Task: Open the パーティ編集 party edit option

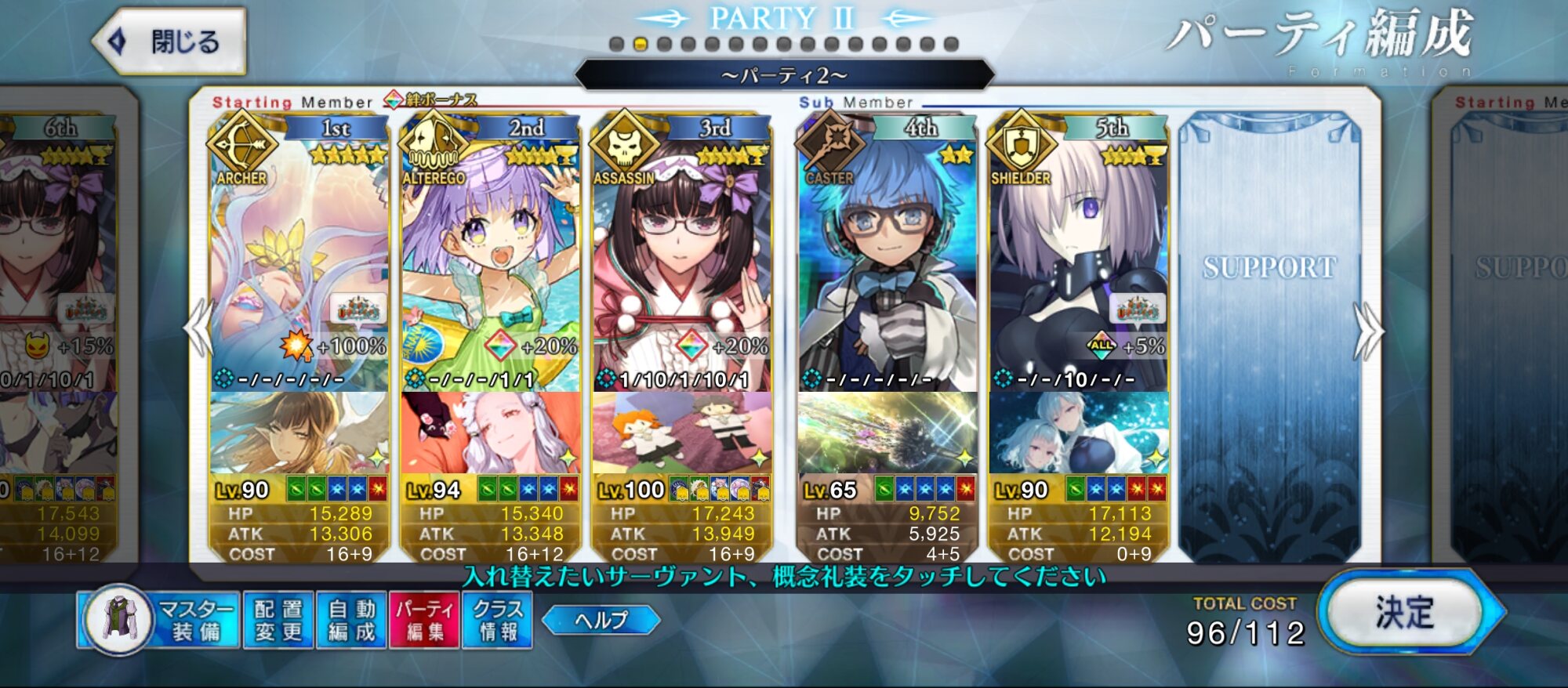Action: coord(425,620)
